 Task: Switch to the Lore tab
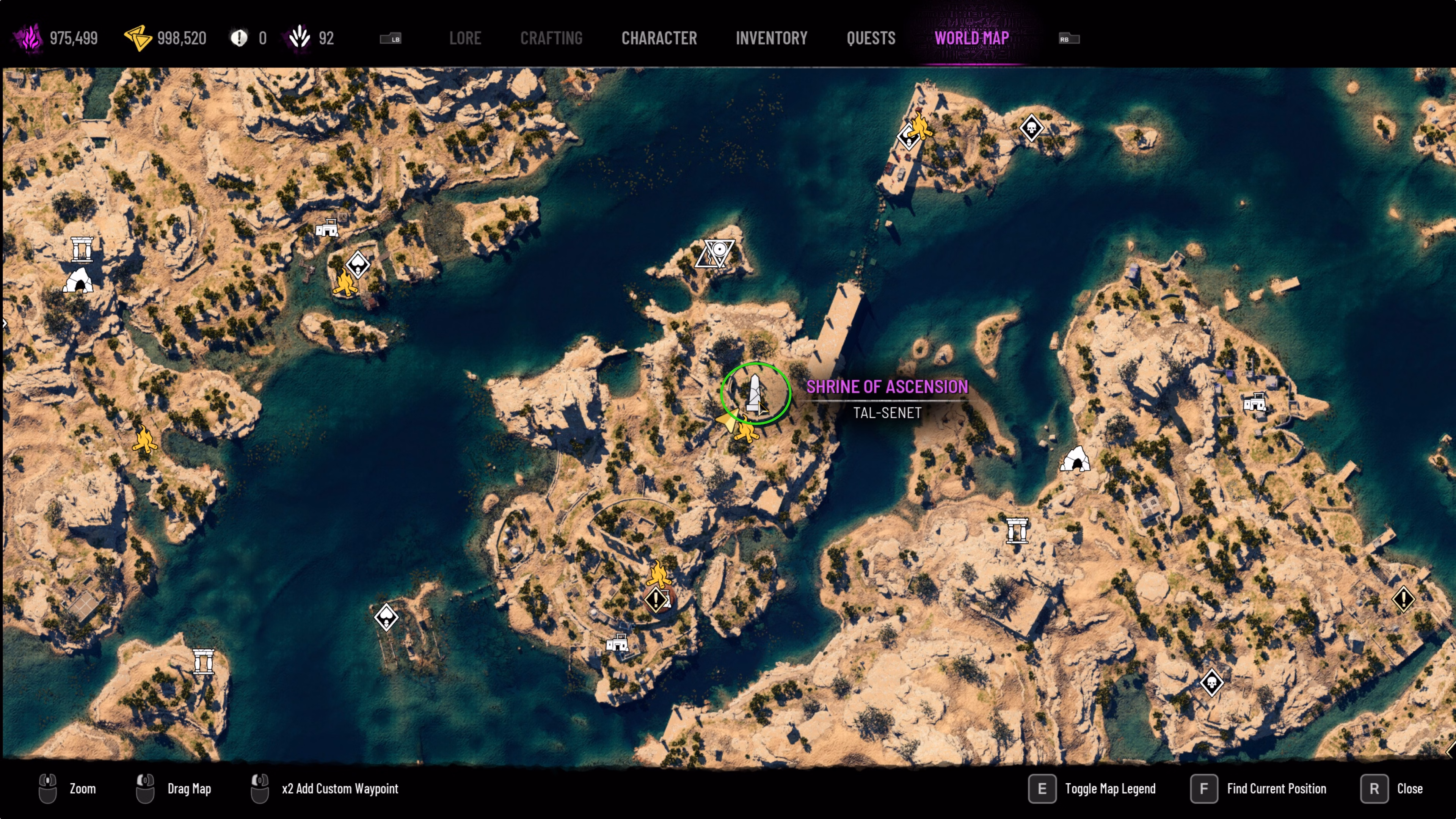click(464, 38)
